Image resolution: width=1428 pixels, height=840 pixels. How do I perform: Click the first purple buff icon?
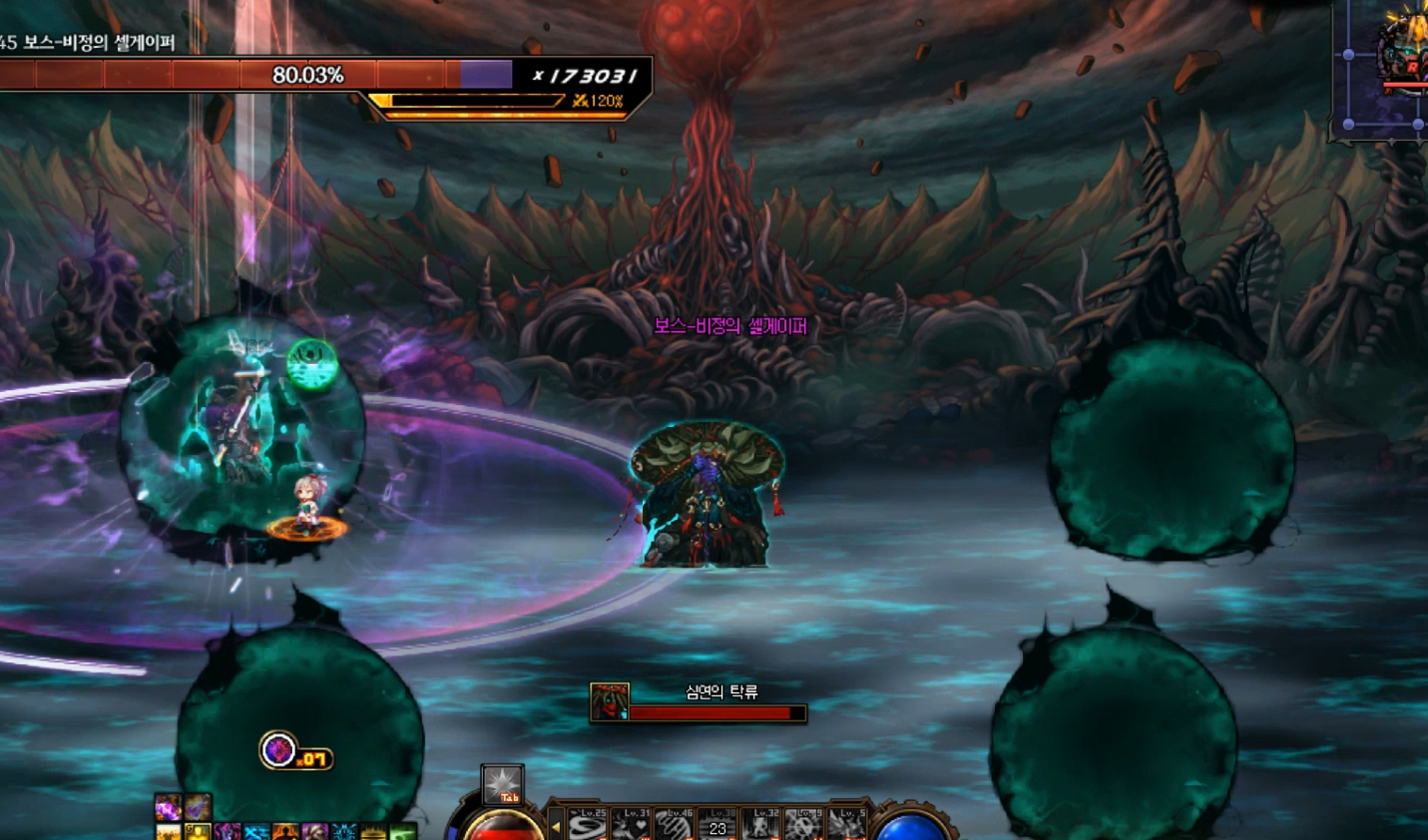click(x=168, y=806)
